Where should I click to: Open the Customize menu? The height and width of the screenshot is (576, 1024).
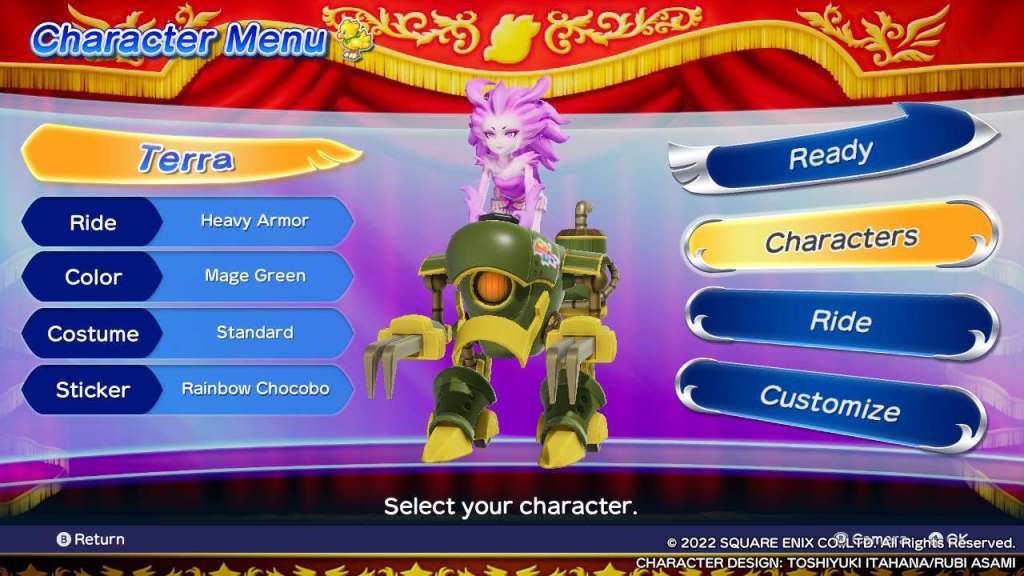pos(830,404)
